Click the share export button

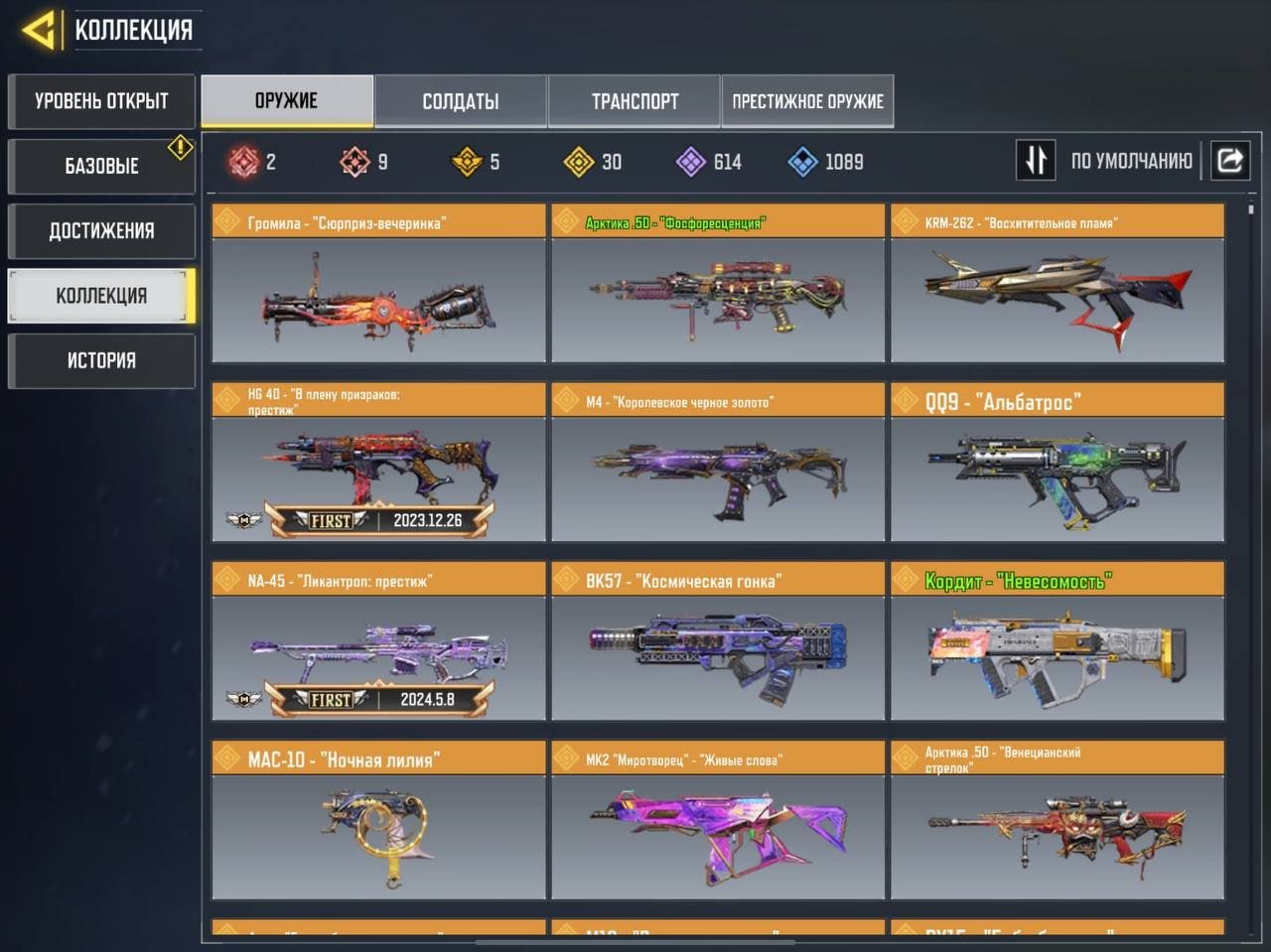(1230, 161)
